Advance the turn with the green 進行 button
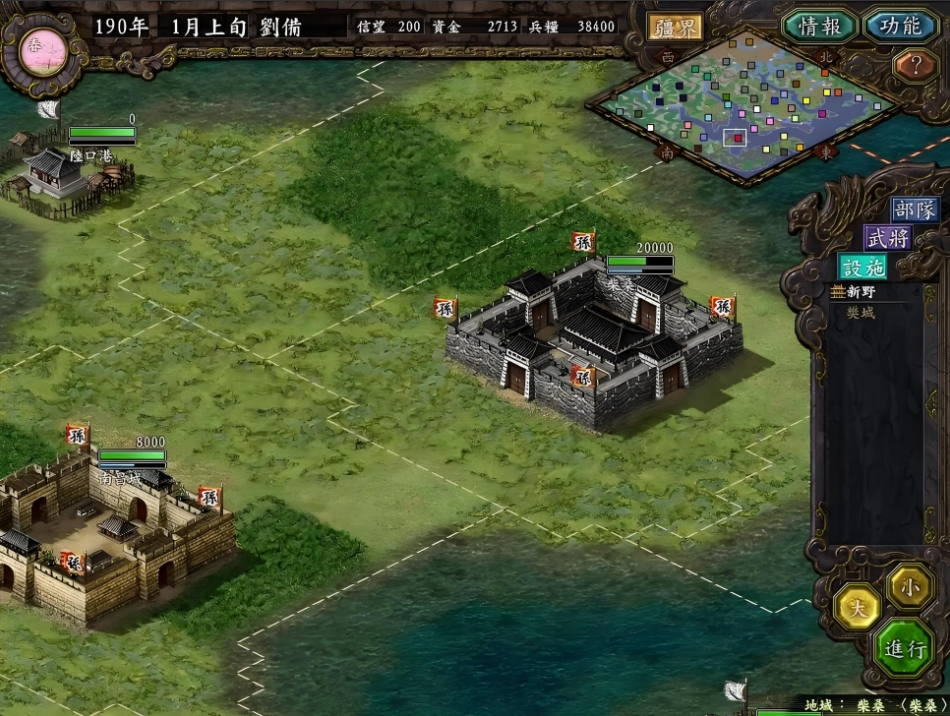The image size is (950, 716). (x=904, y=648)
